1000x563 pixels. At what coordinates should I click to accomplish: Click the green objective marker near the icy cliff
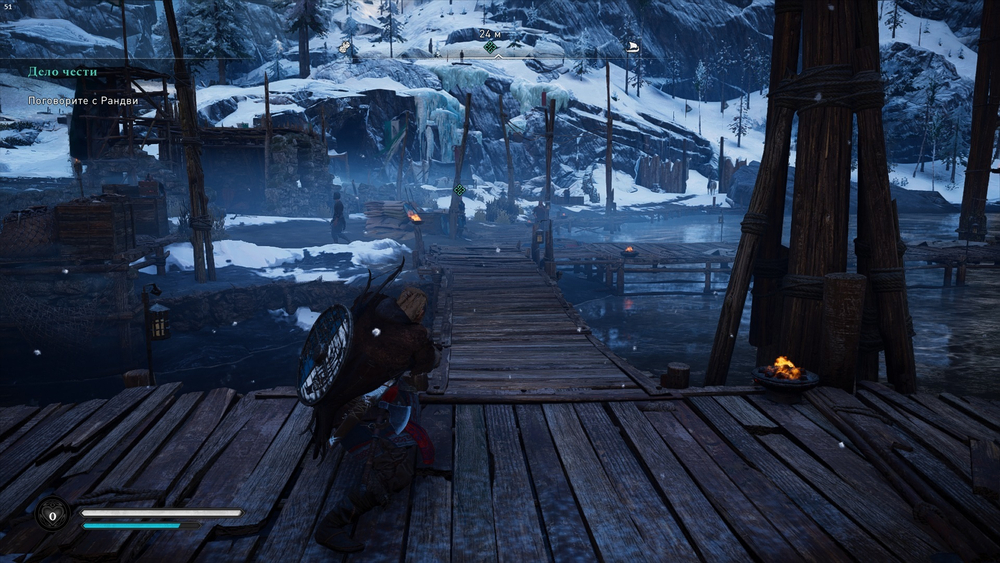[459, 190]
